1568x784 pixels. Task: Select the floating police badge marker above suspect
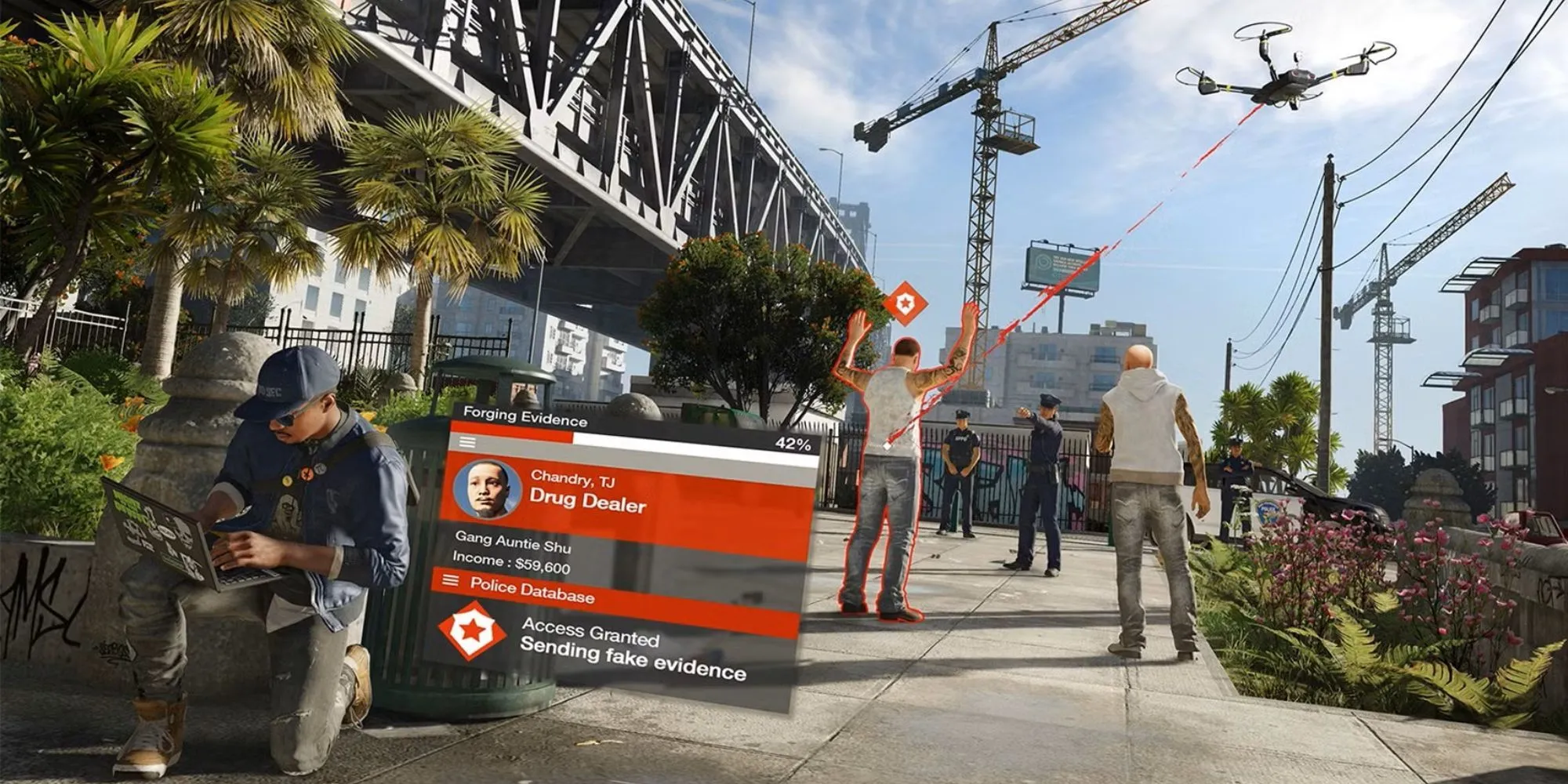click(x=906, y=303)
